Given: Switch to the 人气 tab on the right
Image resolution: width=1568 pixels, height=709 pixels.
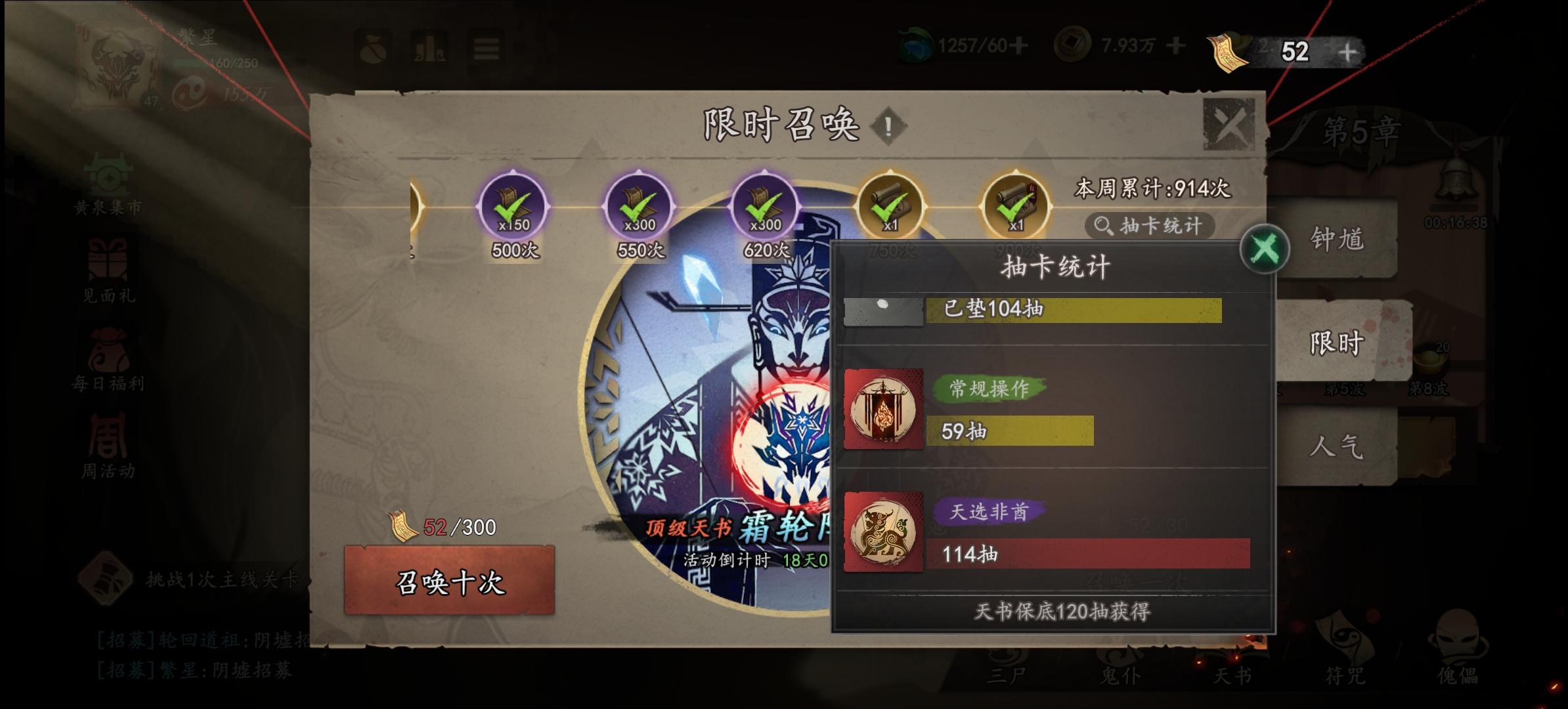Looking at the screenshot, I should 1336,445.
